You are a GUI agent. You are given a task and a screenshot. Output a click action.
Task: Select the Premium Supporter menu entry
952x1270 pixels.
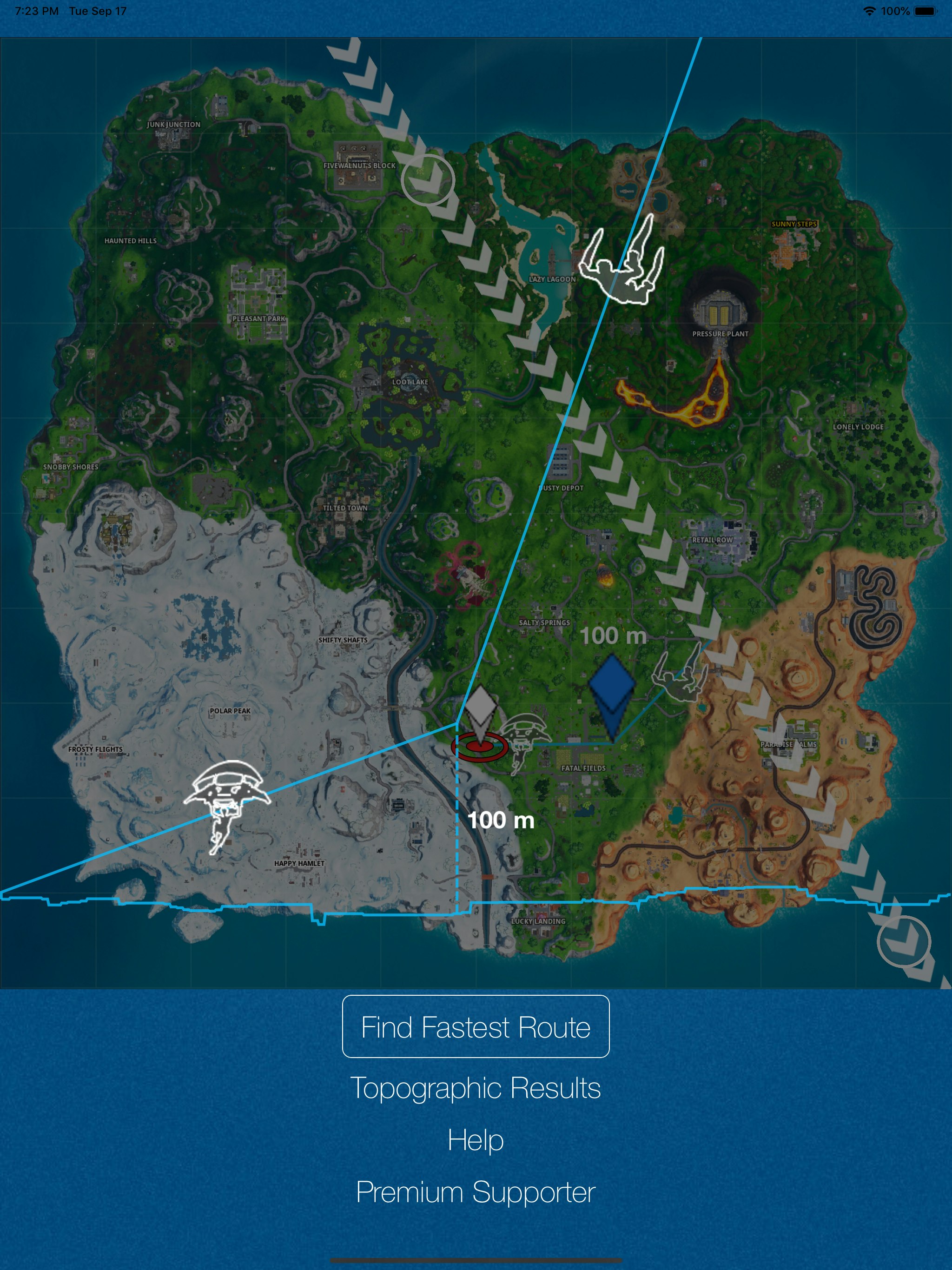pos(476,1192)
